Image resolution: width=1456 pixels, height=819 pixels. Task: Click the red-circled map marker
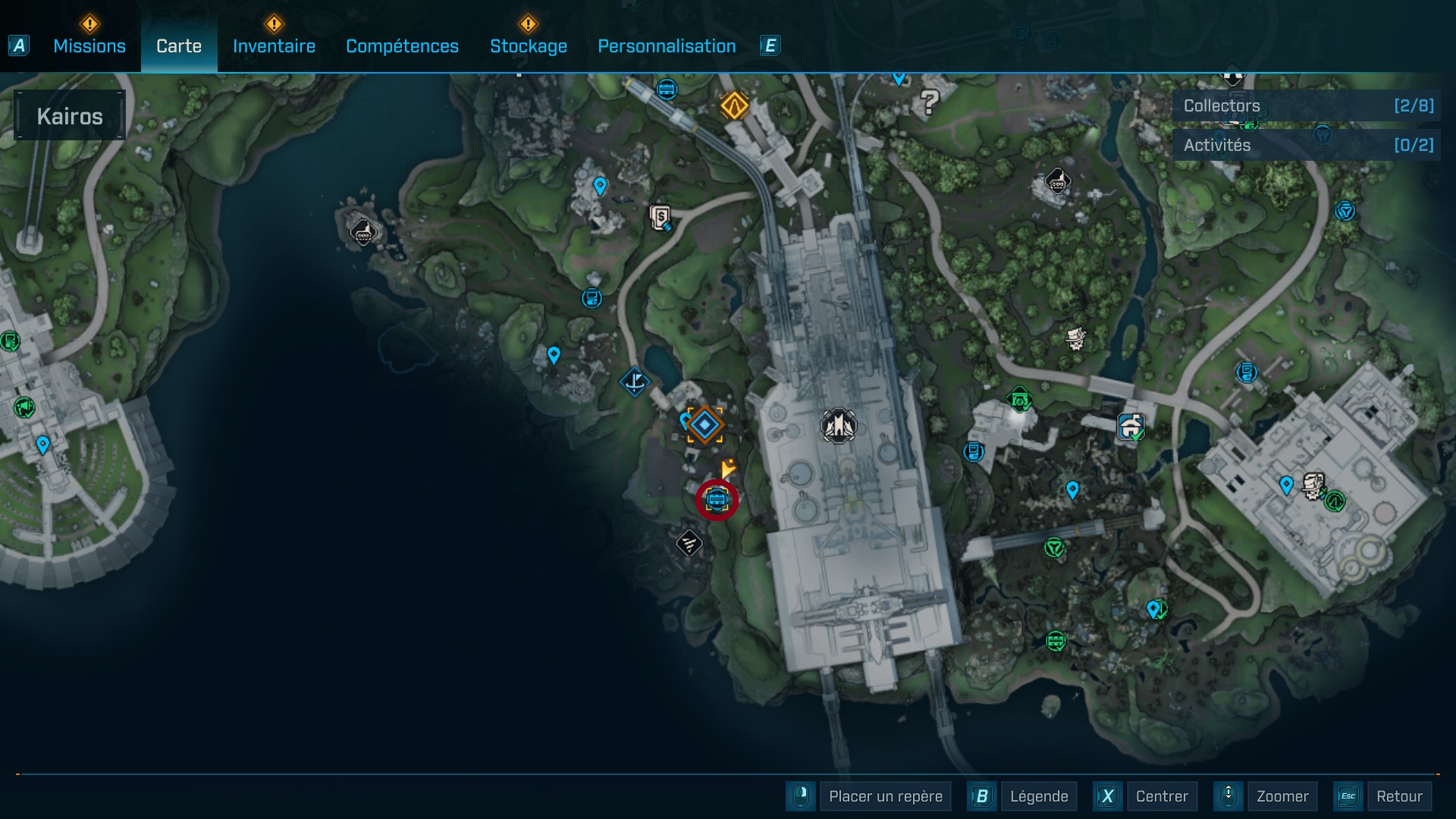tap(717, 500)
